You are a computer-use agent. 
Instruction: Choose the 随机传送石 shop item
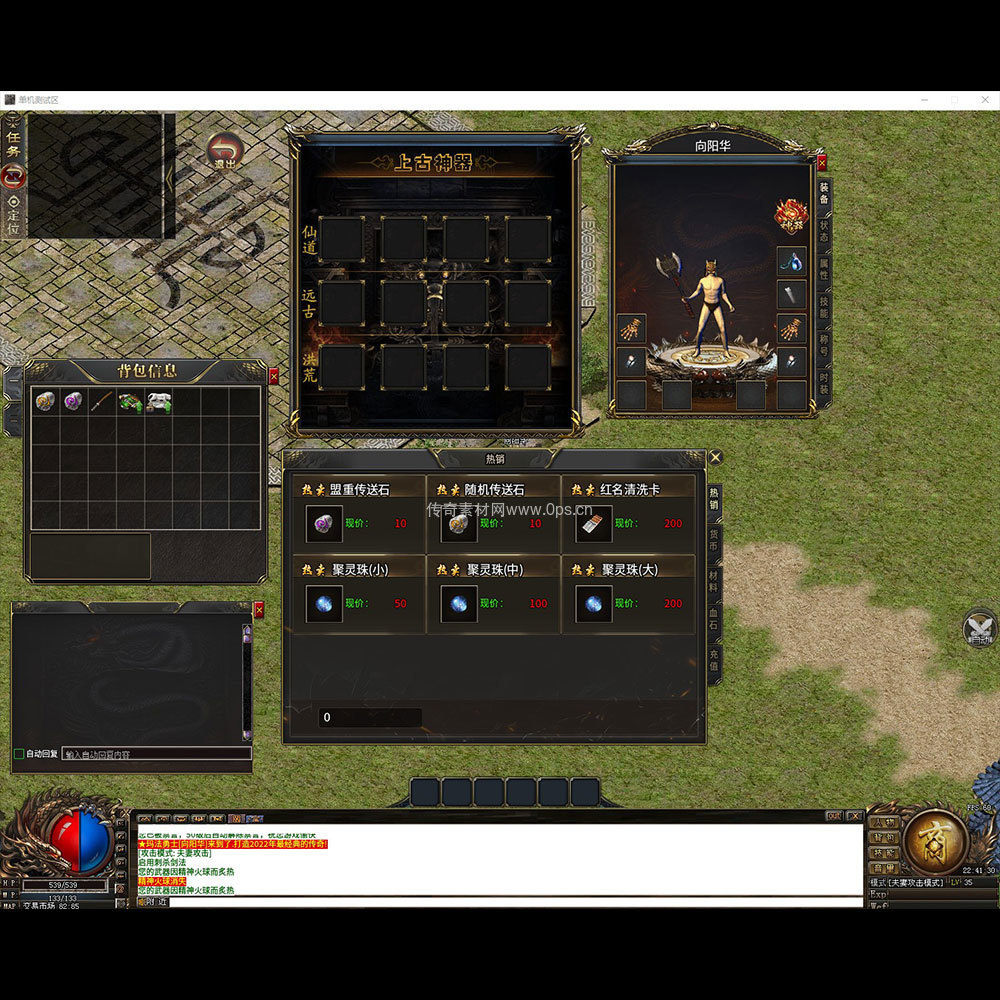[x=458, y=523]
